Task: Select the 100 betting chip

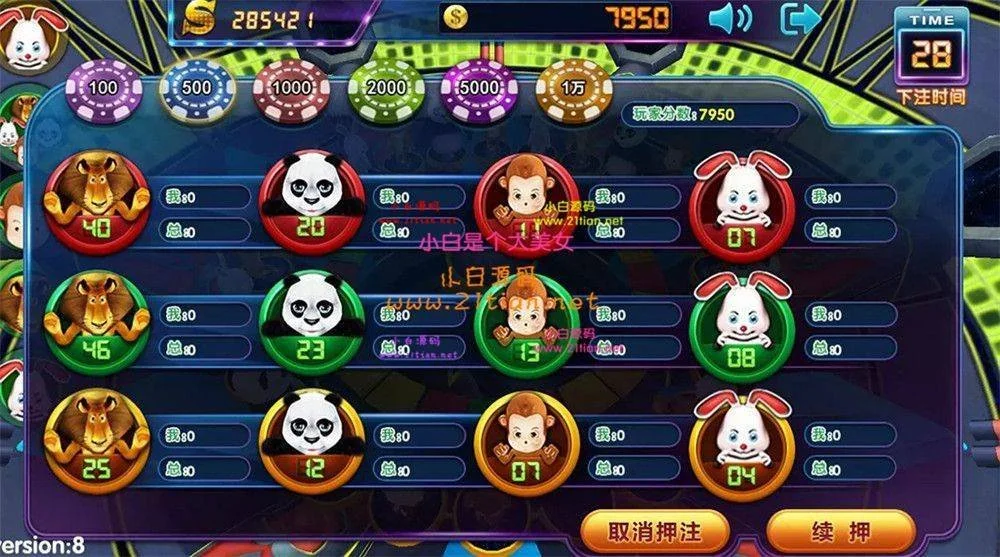Action: [103, 88]
